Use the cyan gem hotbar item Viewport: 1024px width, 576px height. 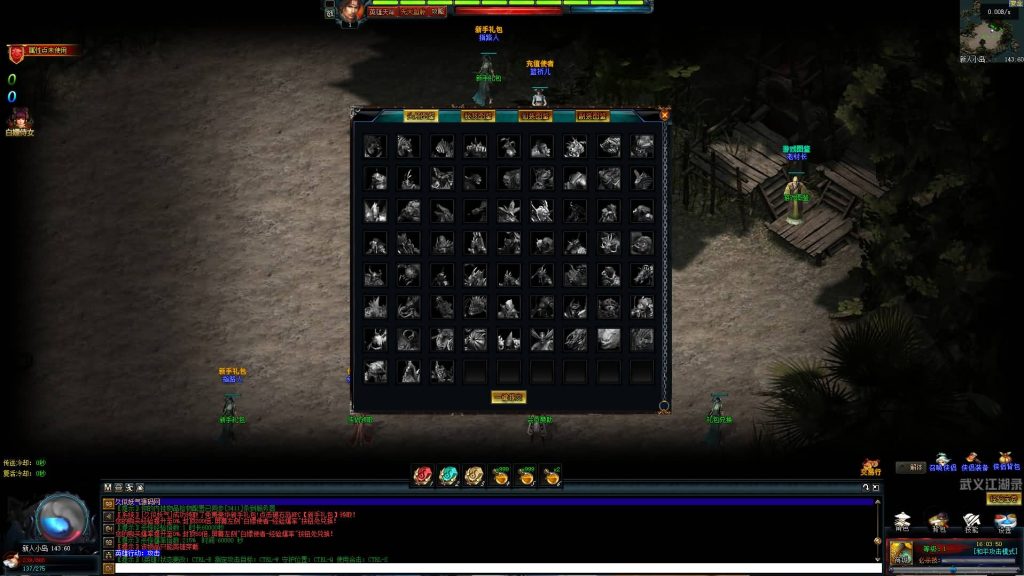(448, 476)
